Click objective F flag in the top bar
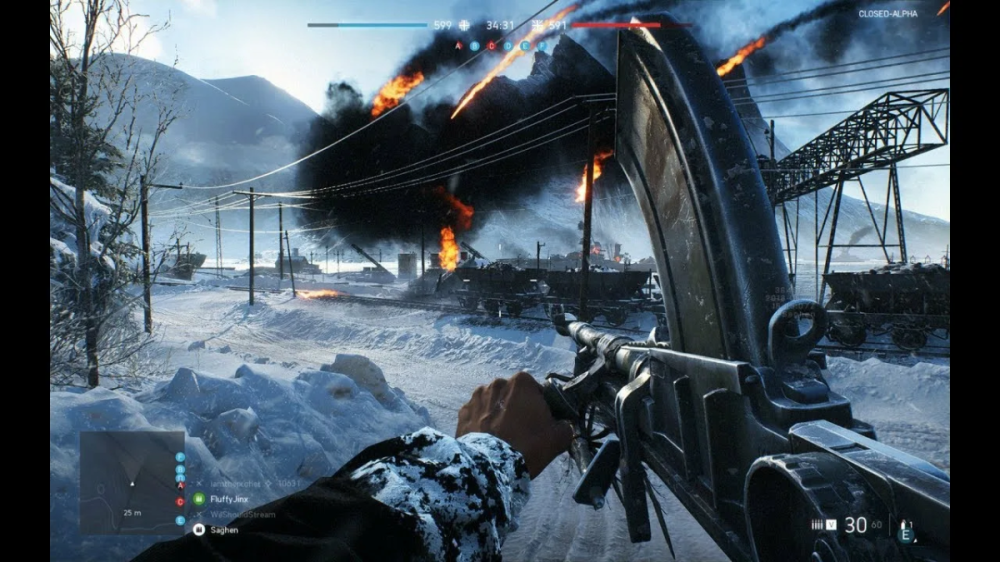The image size is (1000, 562). click(x=541, y=45)
